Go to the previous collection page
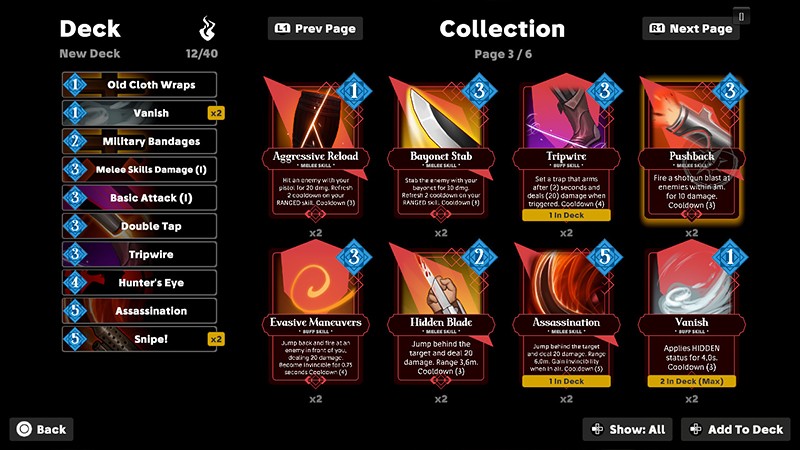This screenshot has width=800, height=450. (x=315, y=29)
